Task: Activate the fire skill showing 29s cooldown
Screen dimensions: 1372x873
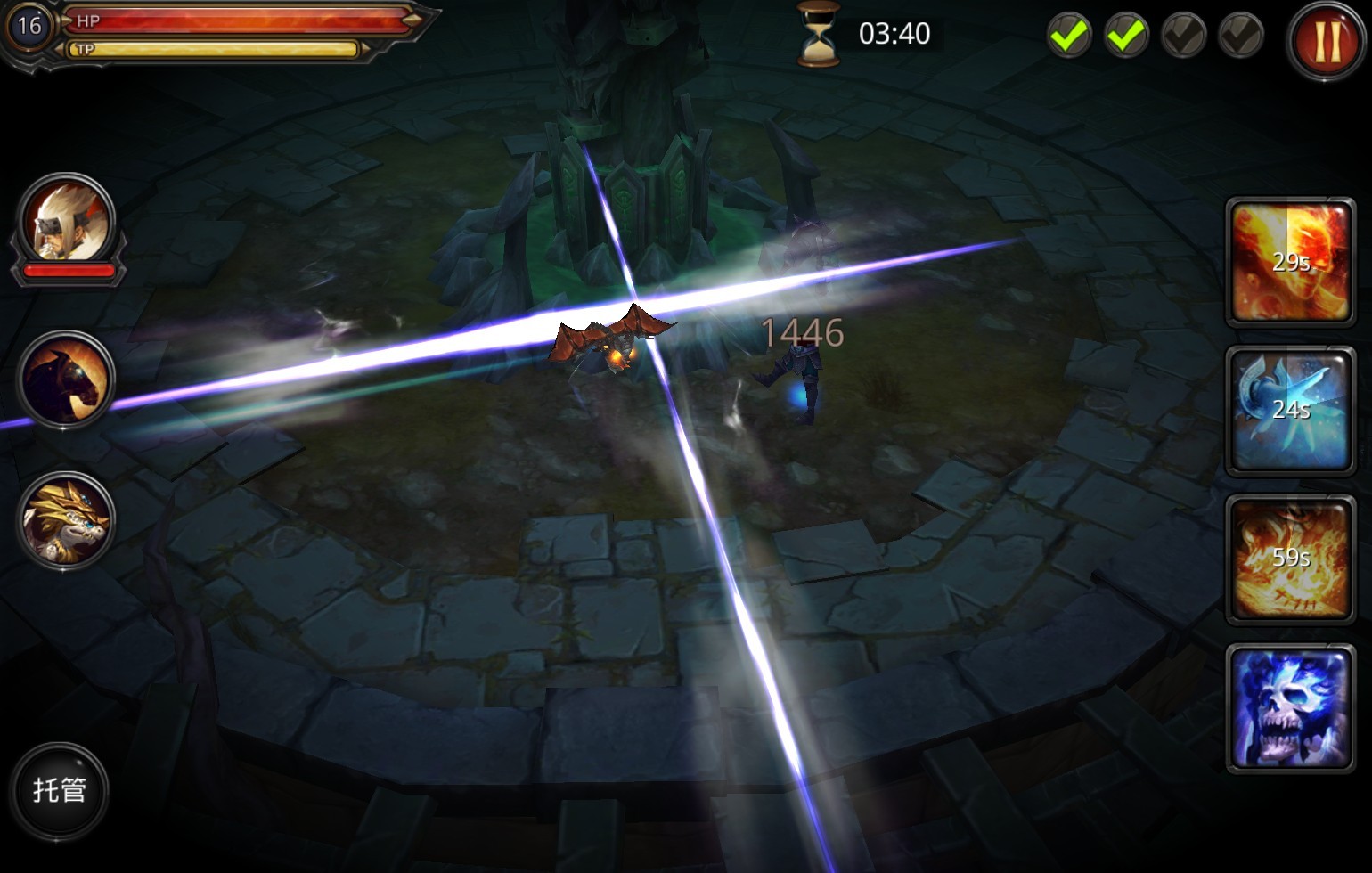Action: [1290, 262]
